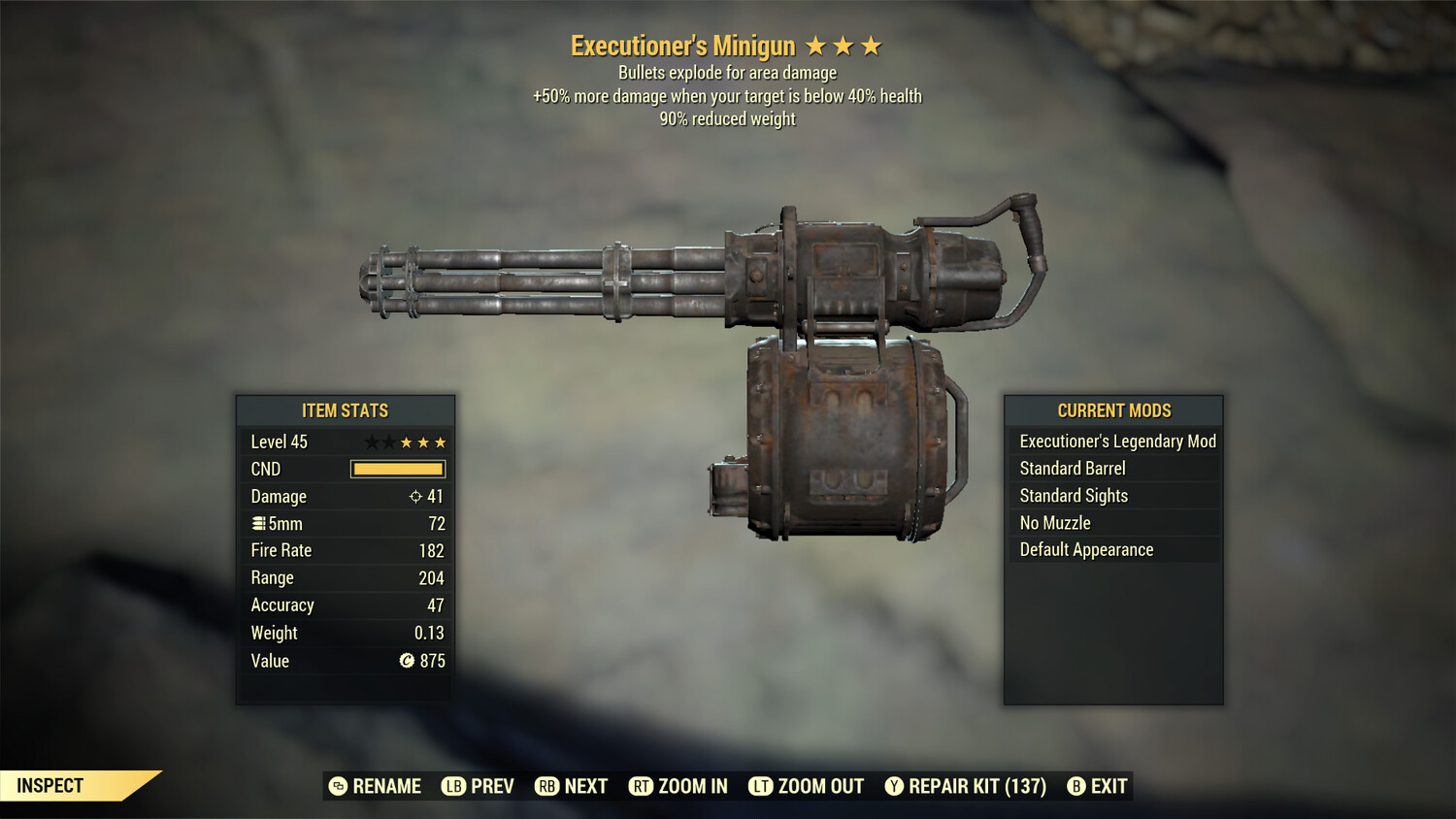Click the caps currency icon next to 875
This screenshot has height=819, width=1456.
coord(409,661)
